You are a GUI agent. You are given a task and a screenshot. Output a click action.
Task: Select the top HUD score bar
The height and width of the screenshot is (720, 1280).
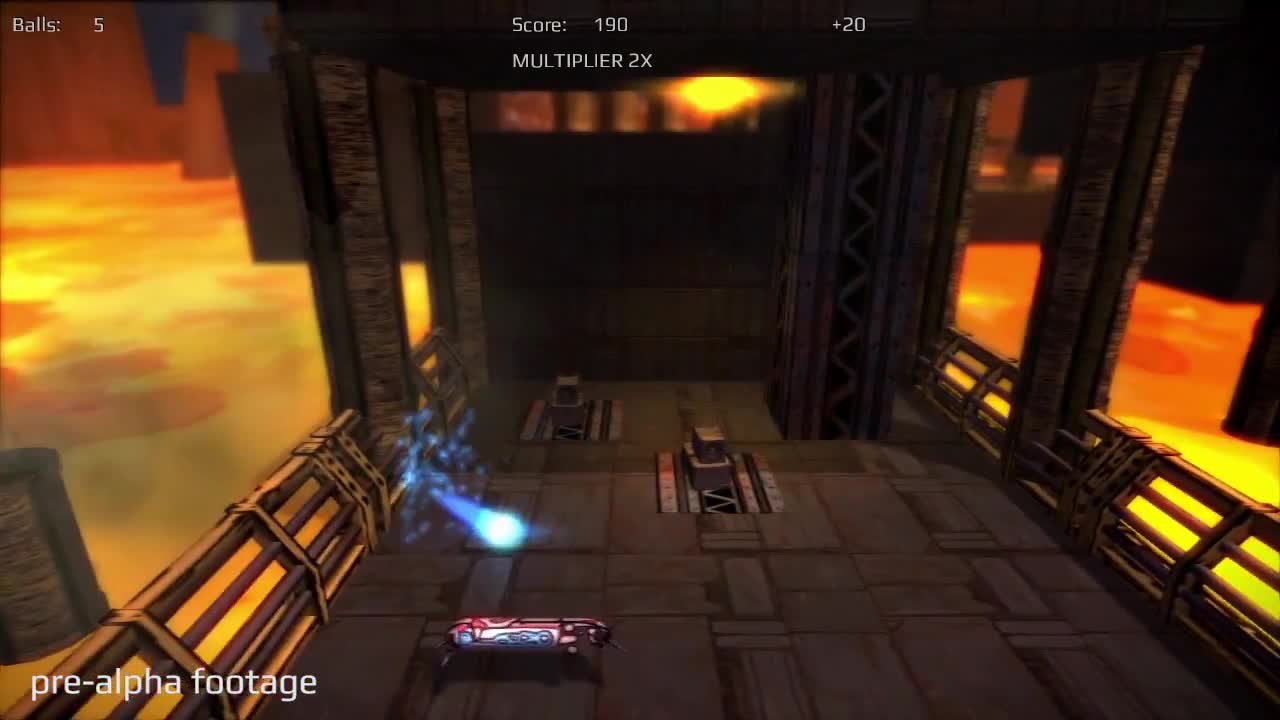640,24
